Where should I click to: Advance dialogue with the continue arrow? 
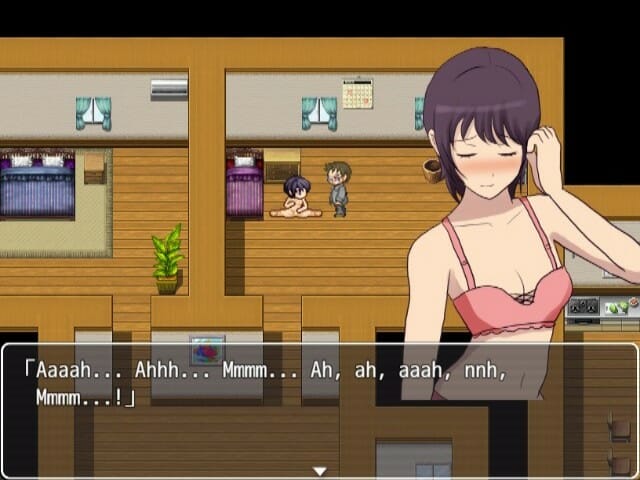[320, 470]
